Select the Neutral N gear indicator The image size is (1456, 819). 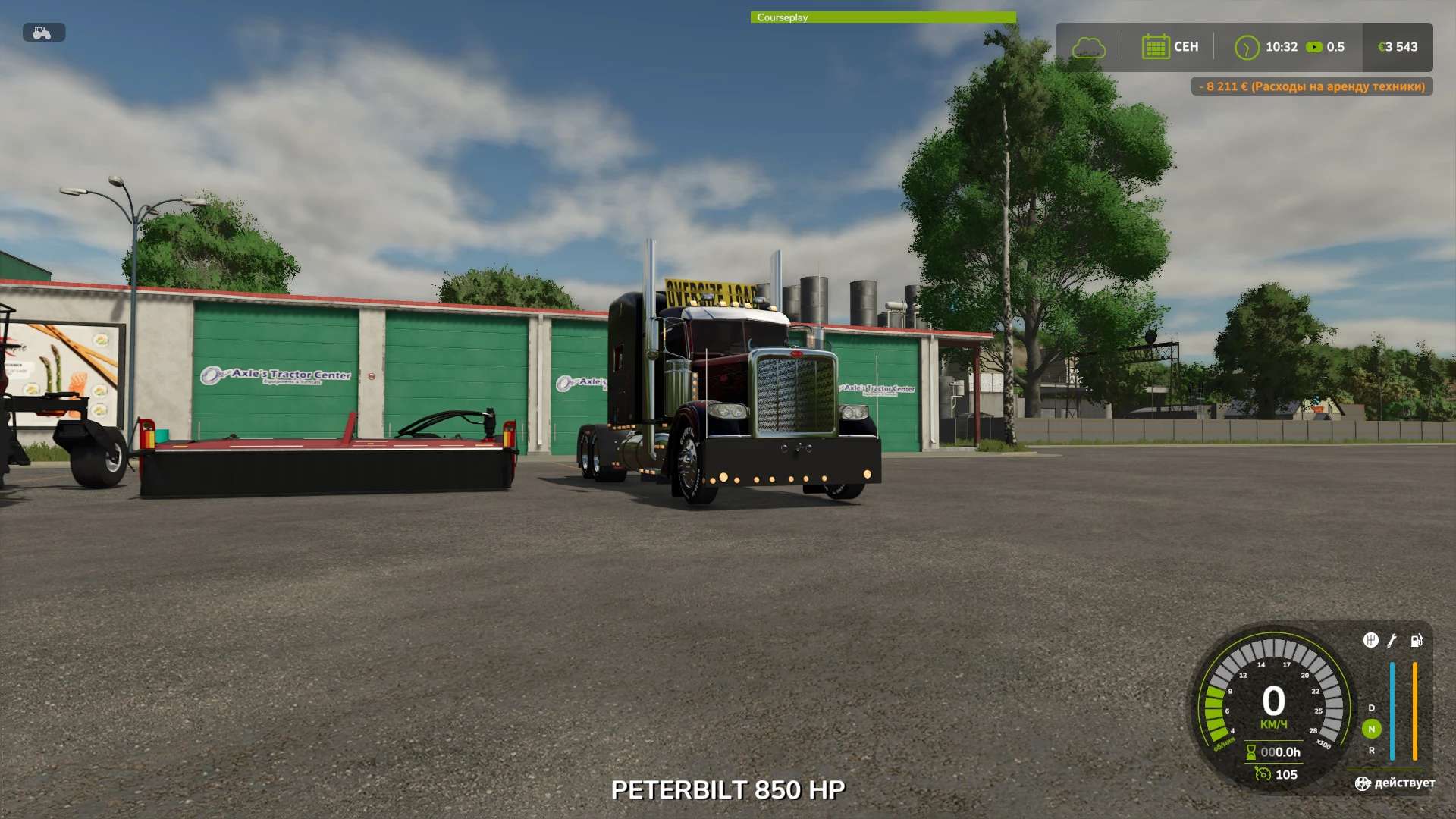click(1372, 729)
